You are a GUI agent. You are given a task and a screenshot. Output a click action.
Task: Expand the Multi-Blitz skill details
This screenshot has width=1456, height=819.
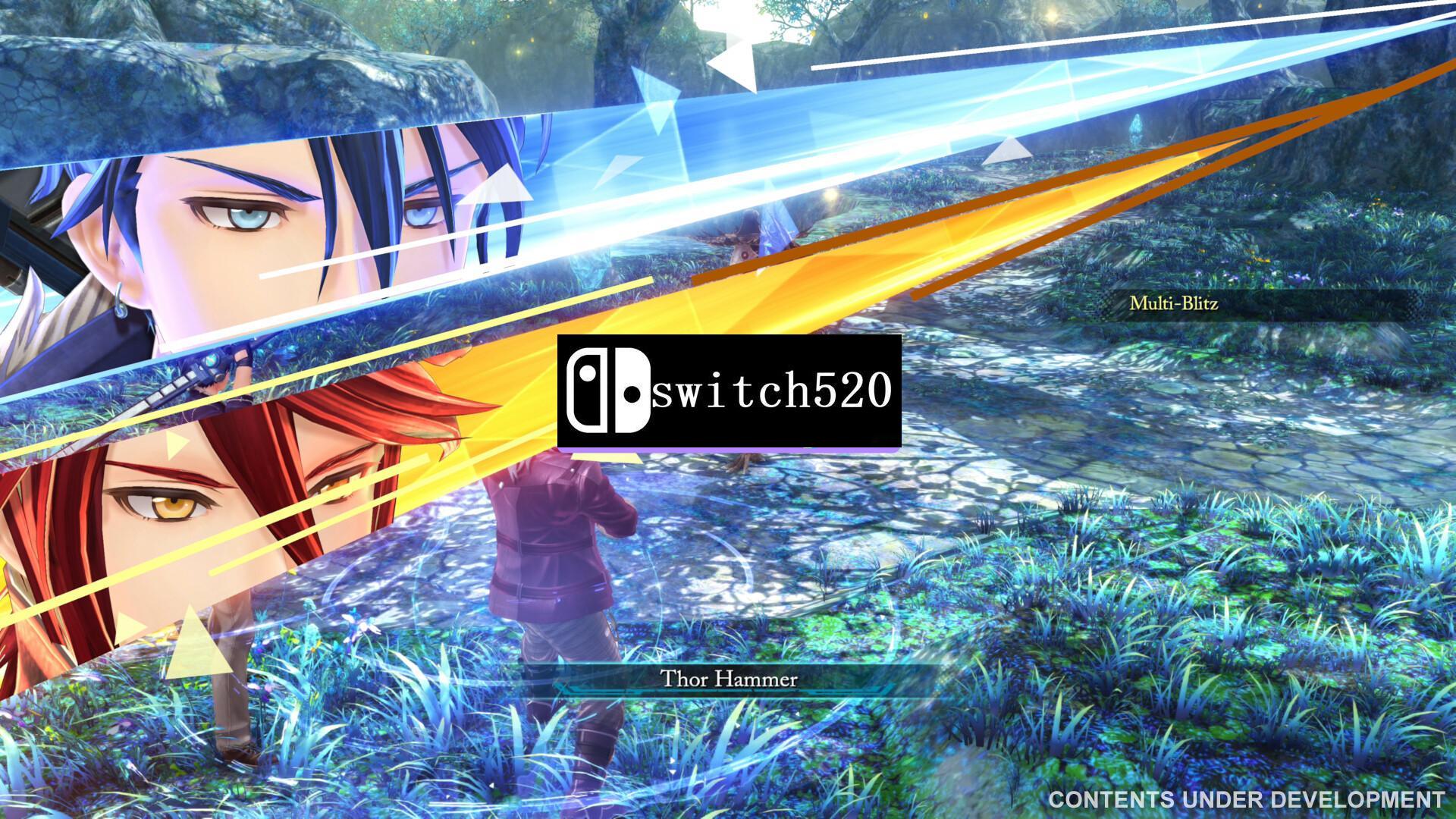point(1175,303)
